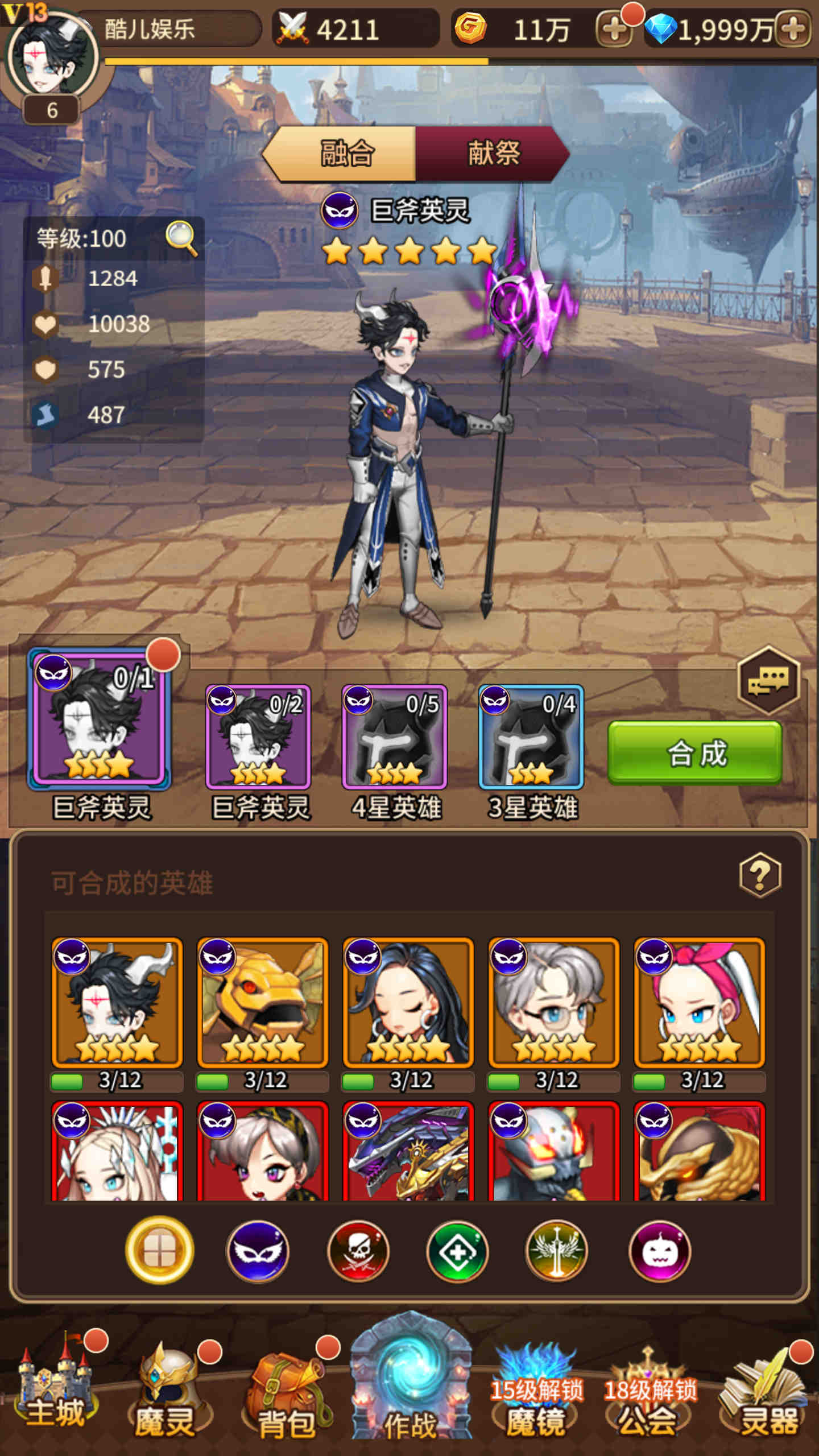Filter heroes by the red skull faction
The width and height of the screenshot is (819, 1456).
(358, 1251)
